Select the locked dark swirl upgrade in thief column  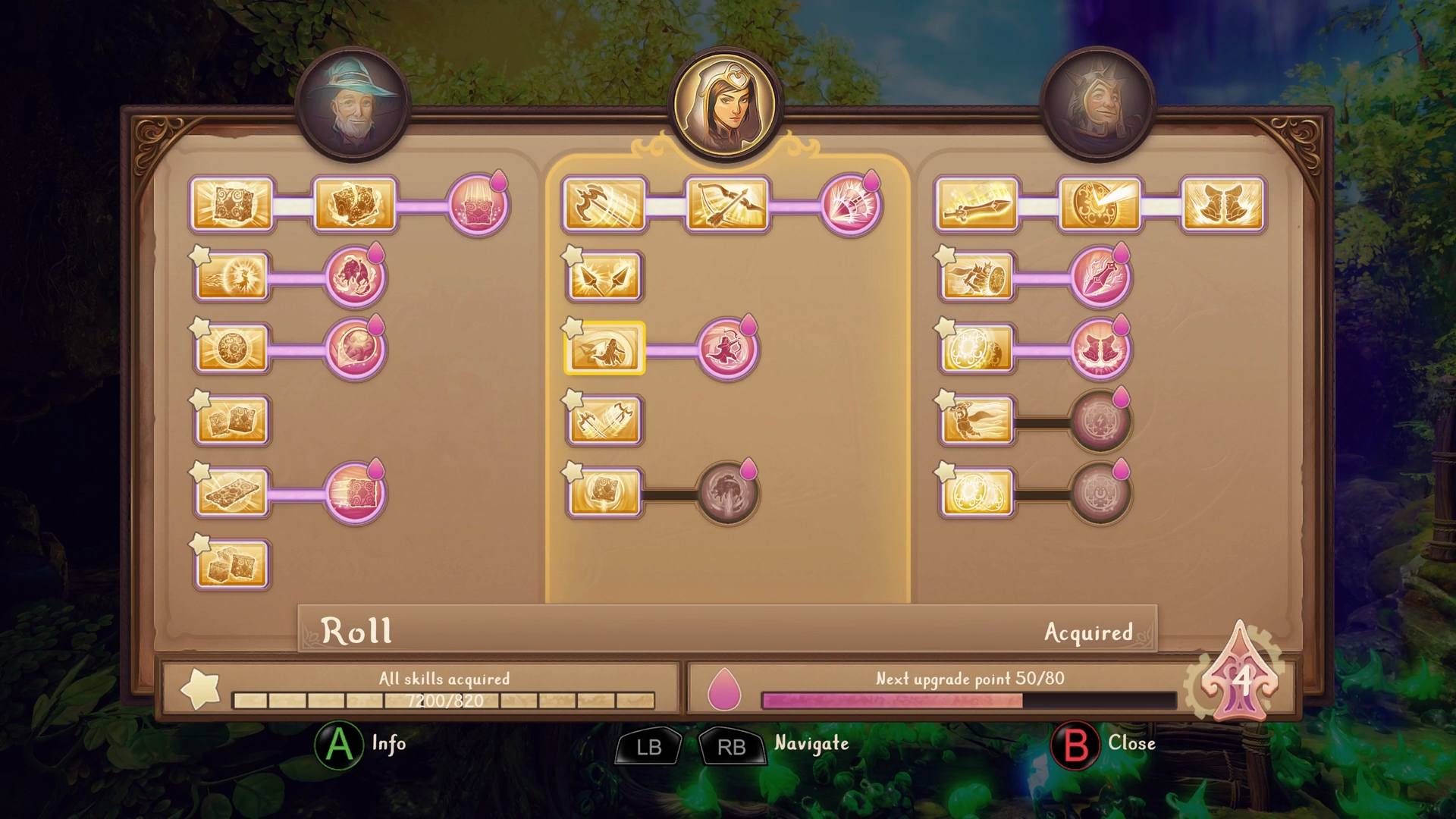click(727, 493)
